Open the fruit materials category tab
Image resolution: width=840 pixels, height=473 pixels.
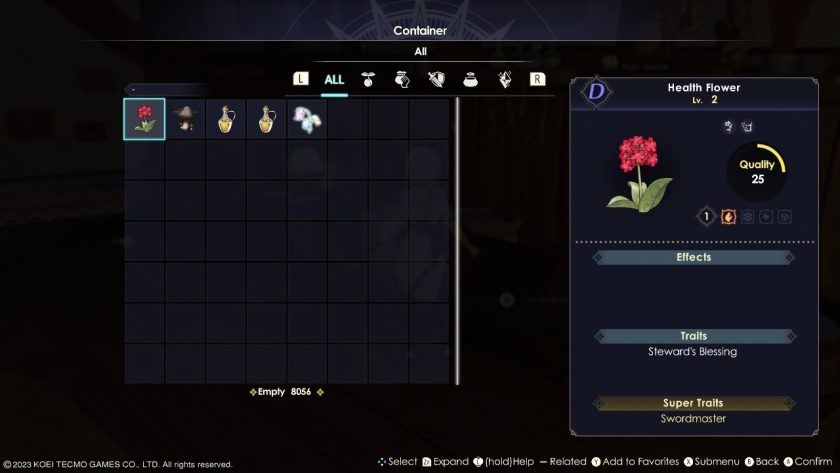click(x=368, y=79)
